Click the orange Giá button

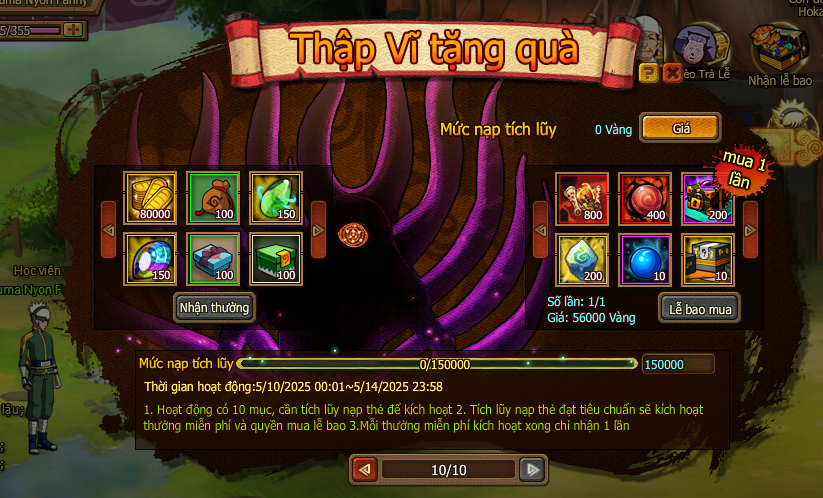[x=680, y=128]
